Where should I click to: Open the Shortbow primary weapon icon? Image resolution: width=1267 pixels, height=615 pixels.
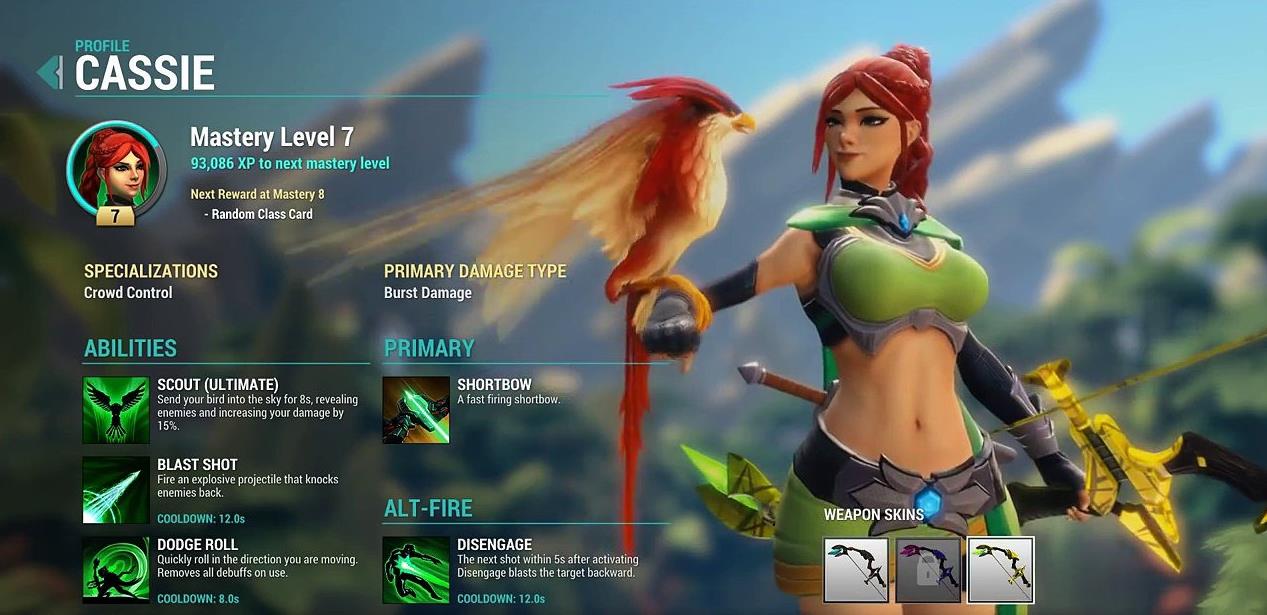click(x=416, y=410)
